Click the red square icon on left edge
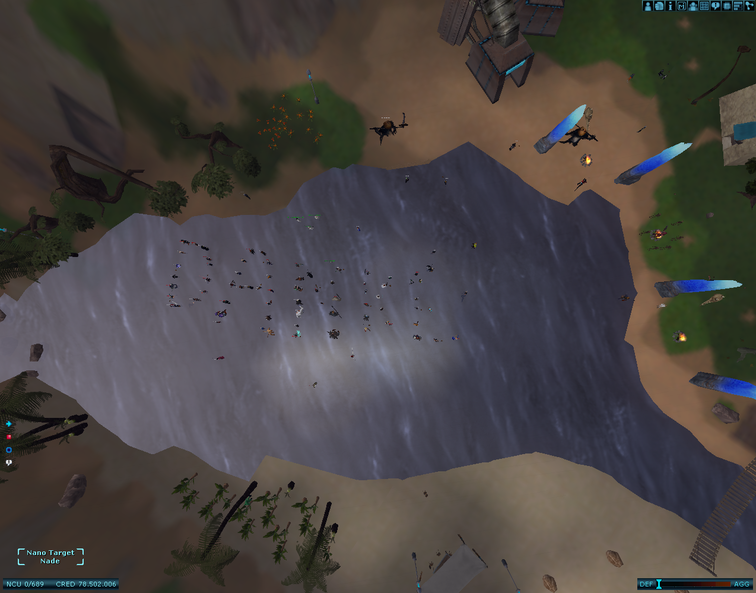This screenshot has height=593, width=756. point(9,437)
